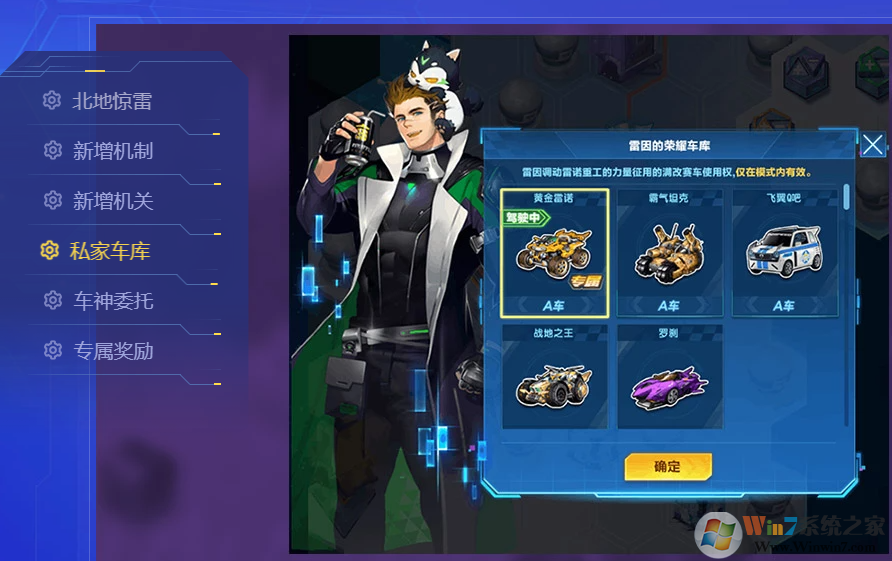This screenshot has height=561, width=892.
Task: Click the garage list scrollbar
Action: click(847, 197)
